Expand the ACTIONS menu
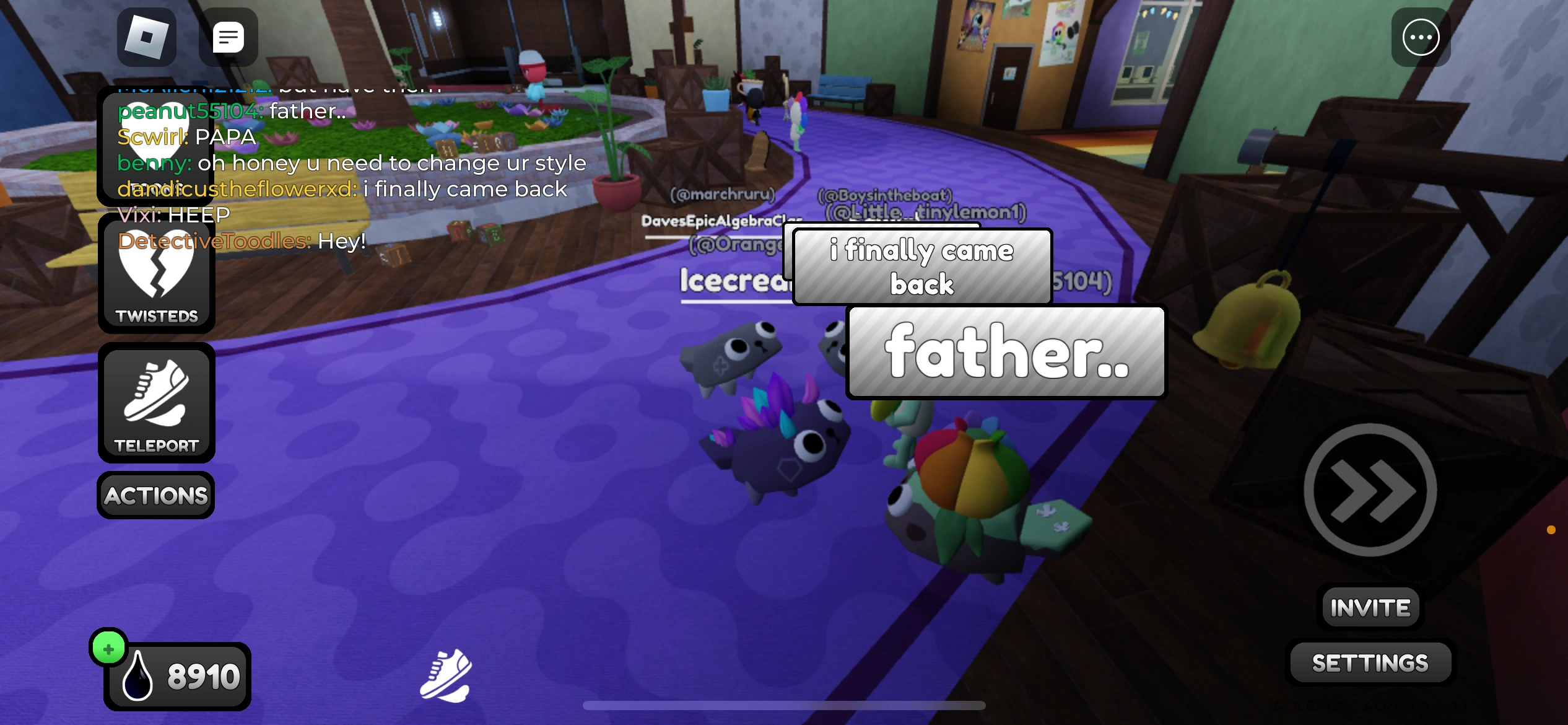The image size is (1568, 725). pyautogui.click(x=155, y=494)
